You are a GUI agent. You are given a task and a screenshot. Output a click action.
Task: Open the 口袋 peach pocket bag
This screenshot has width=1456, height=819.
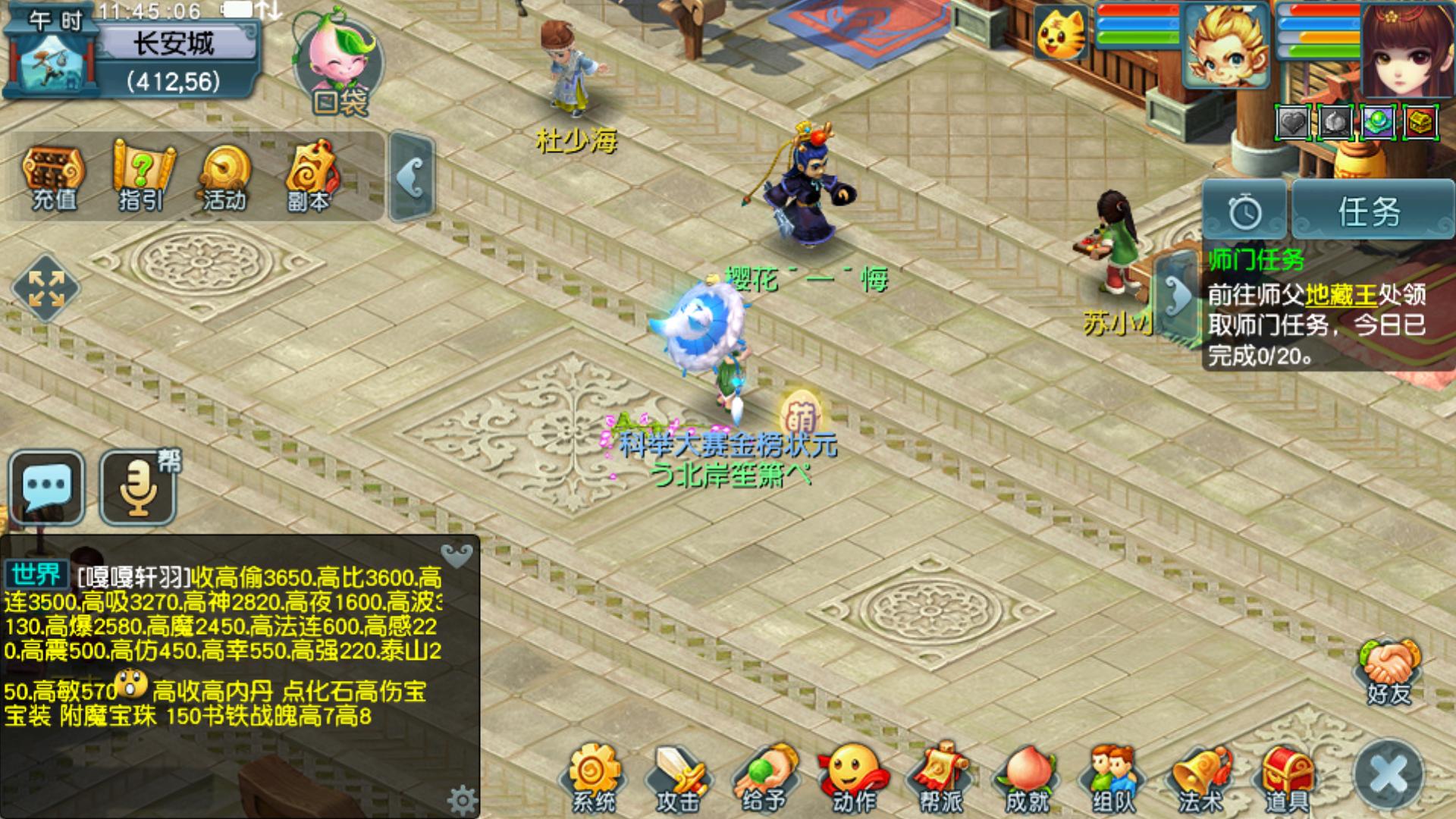pyautogui.click(x=339, y=67)
